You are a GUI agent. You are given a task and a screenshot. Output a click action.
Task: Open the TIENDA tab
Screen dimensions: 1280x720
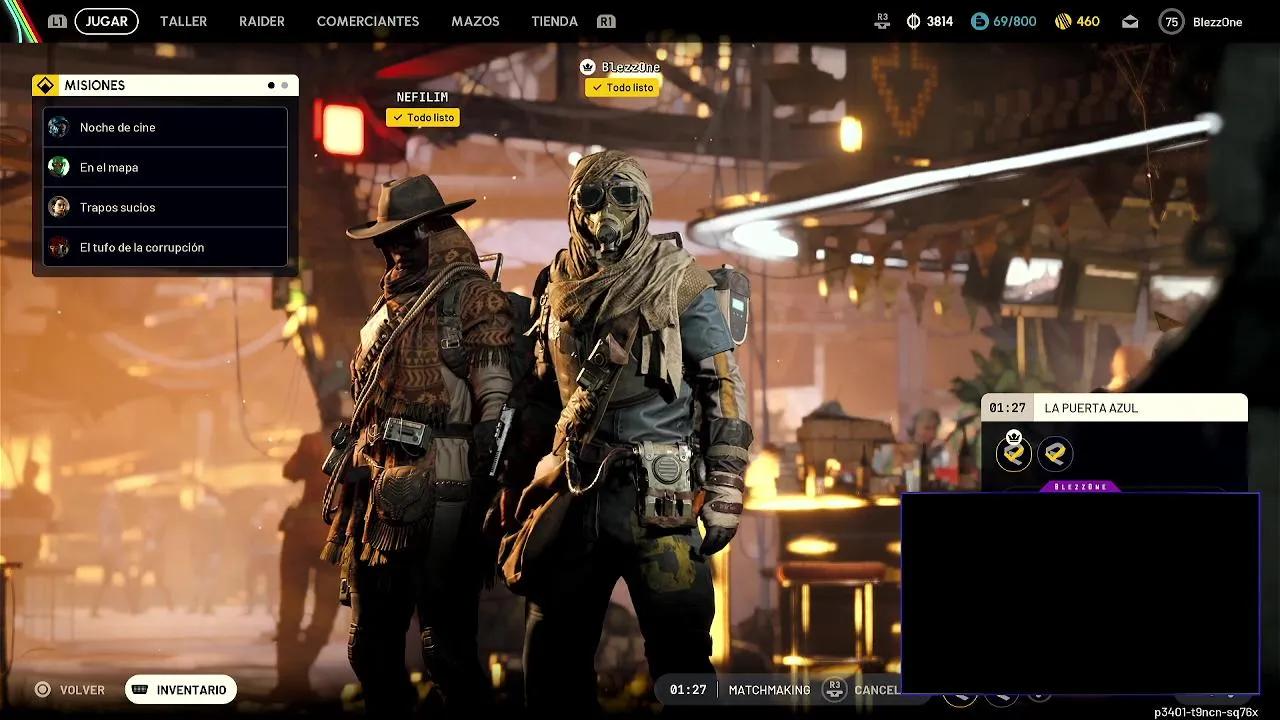[554, 21]
